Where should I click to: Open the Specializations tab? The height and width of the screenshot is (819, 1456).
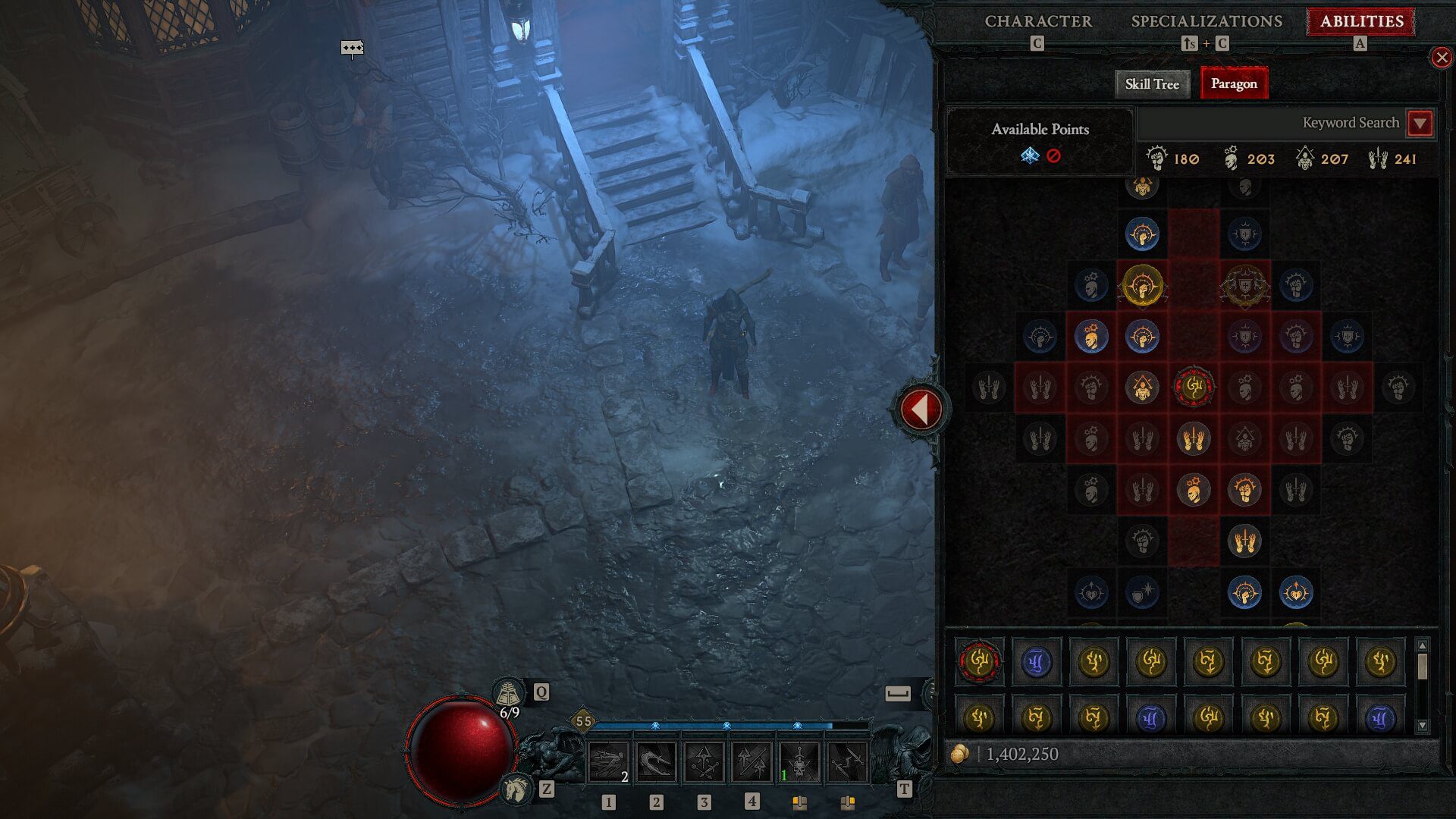[1207, 21]
